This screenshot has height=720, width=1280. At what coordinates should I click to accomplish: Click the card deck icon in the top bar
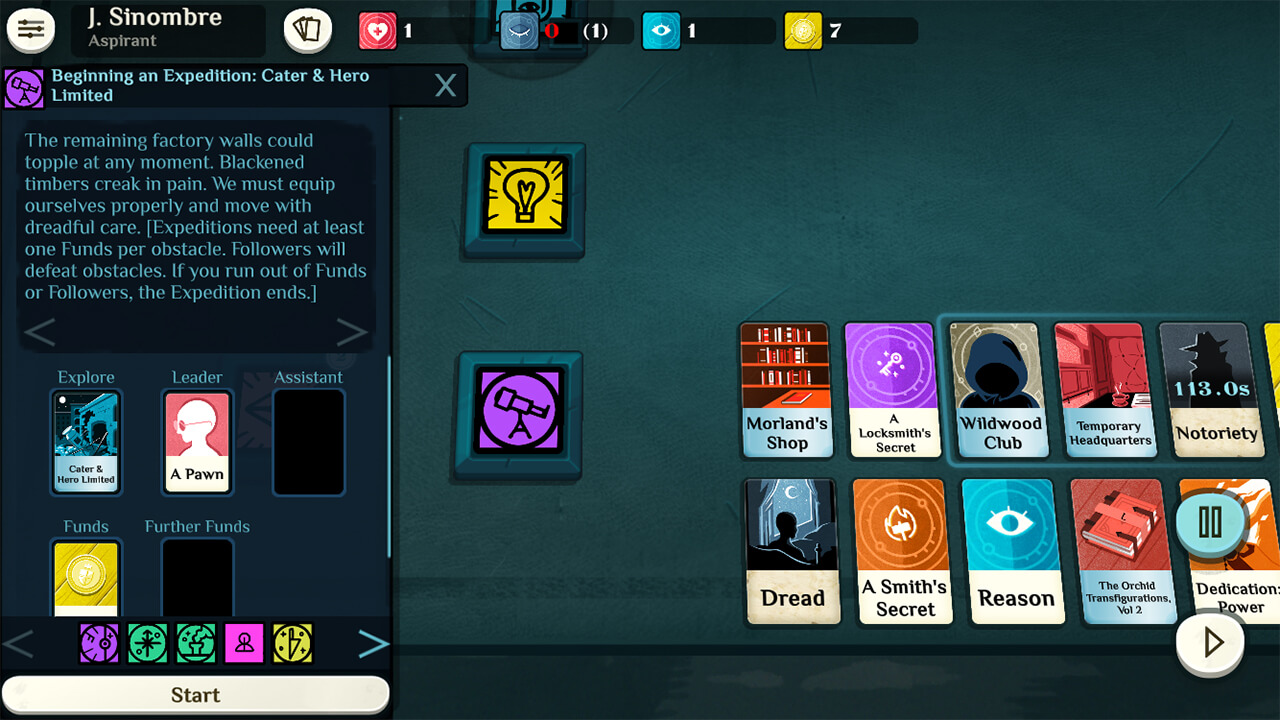point(307,29)
